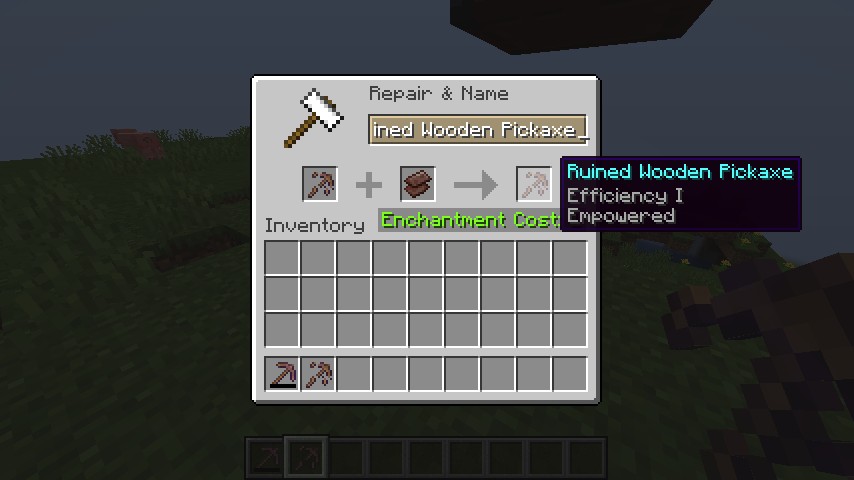Select the ruined pickaxe in the inventory hotbar
The height and width of the screenshot is (480, 854).
click(x=319, y=375)
